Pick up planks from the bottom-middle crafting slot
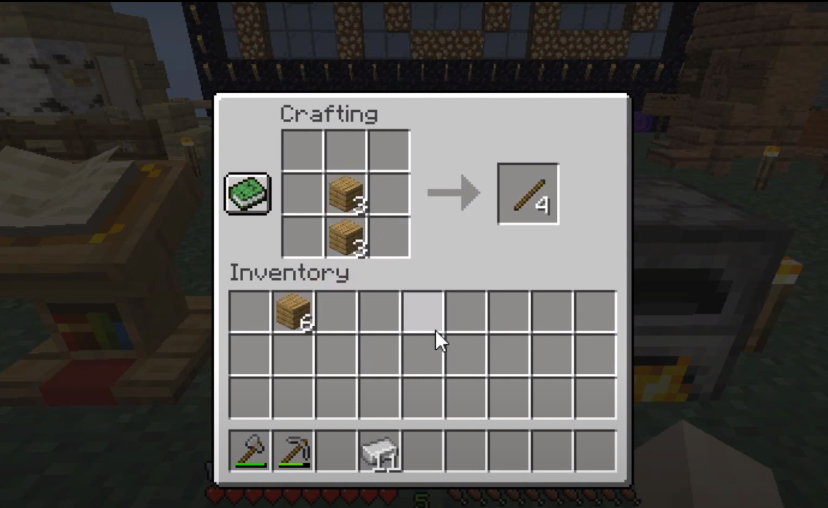This screenshot has height=508, width=828. tap(345, 237)
